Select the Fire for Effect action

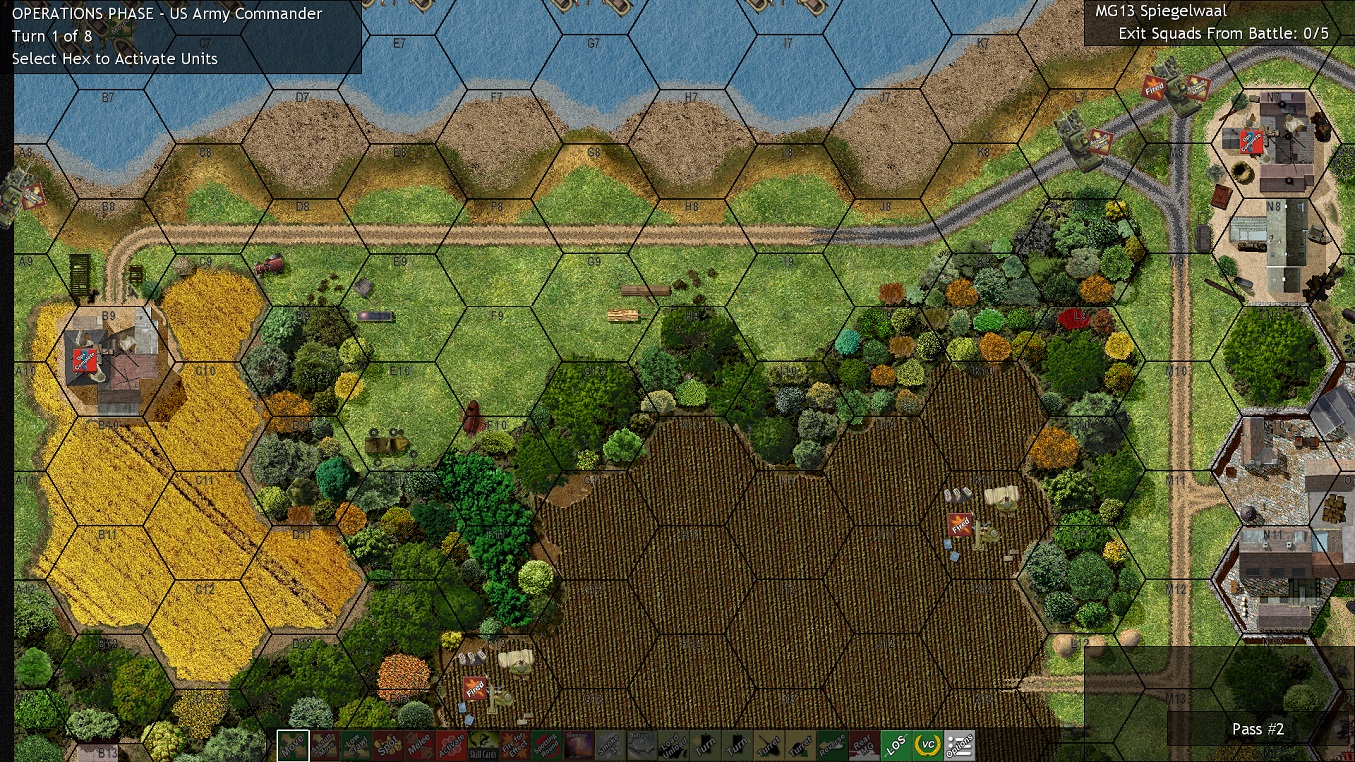514,746
